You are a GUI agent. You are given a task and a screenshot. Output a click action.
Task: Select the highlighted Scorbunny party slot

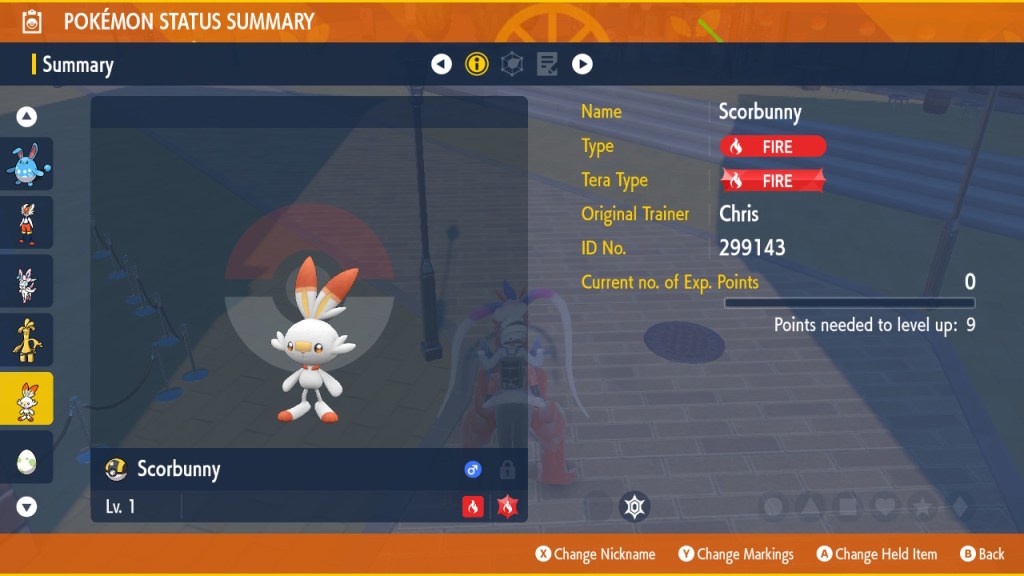27,399
